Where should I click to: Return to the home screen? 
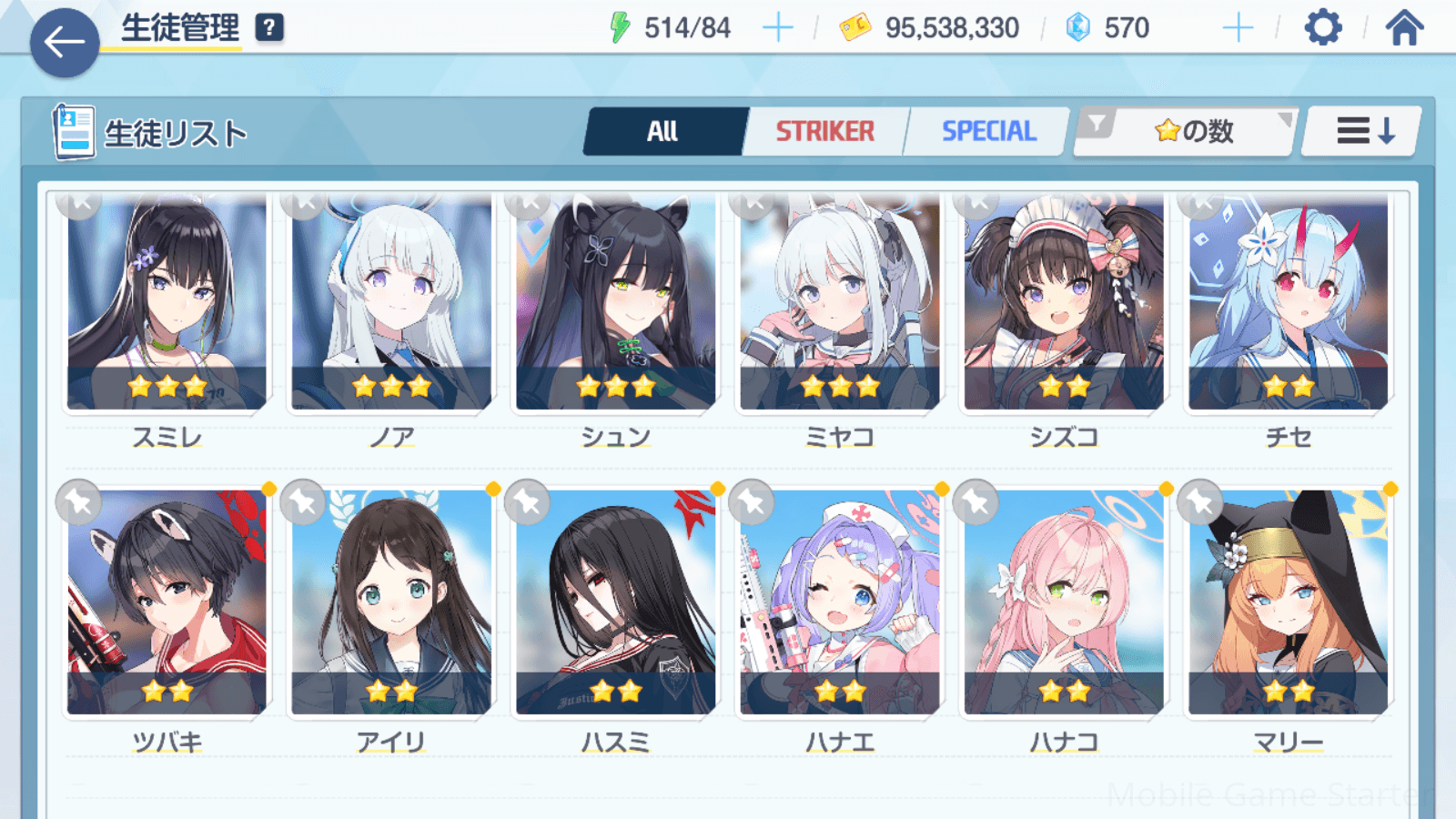[x=1404, y=28]
